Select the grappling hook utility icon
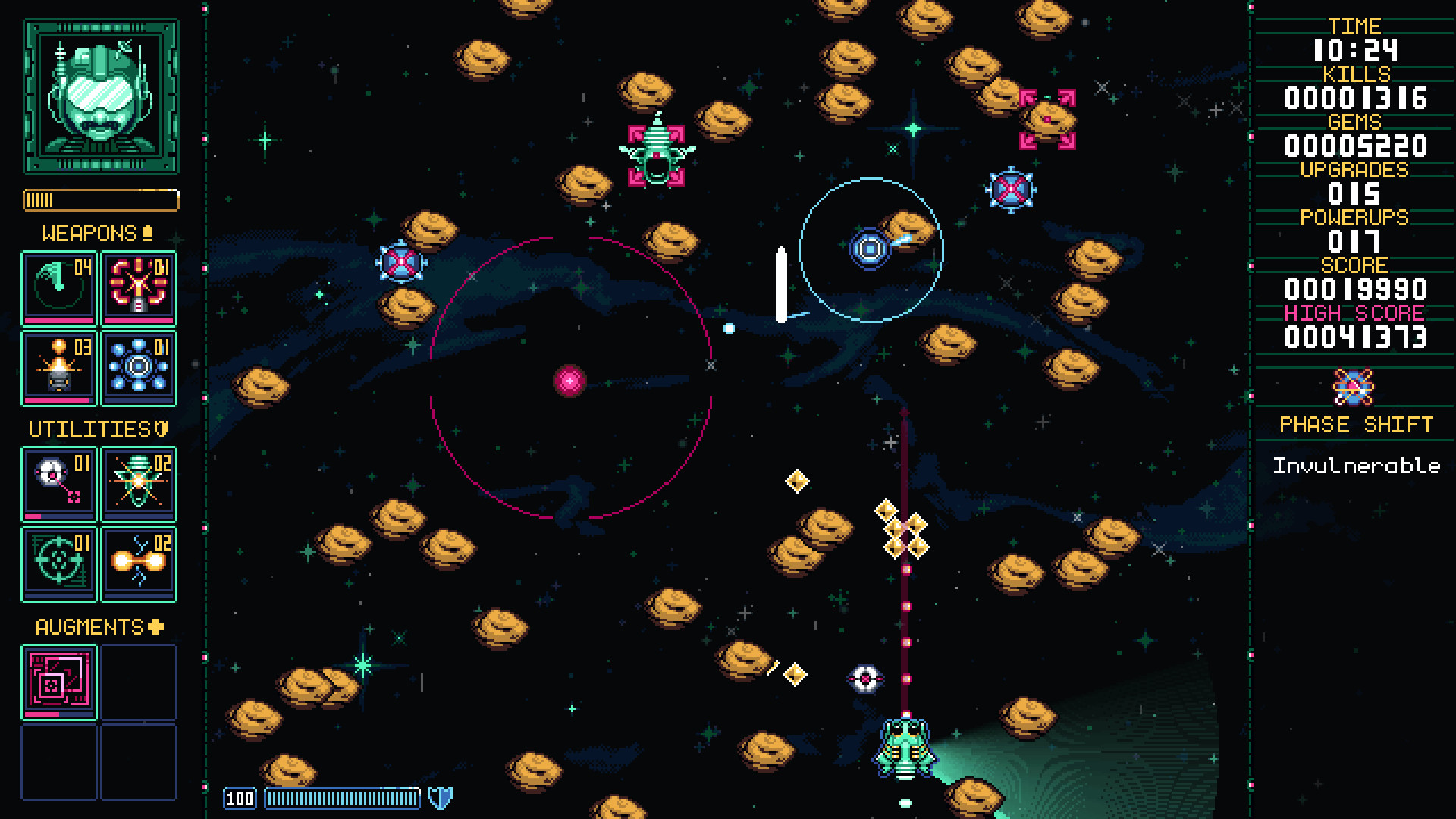Viewport: 1456px width, 819px height. coord(58,483)
